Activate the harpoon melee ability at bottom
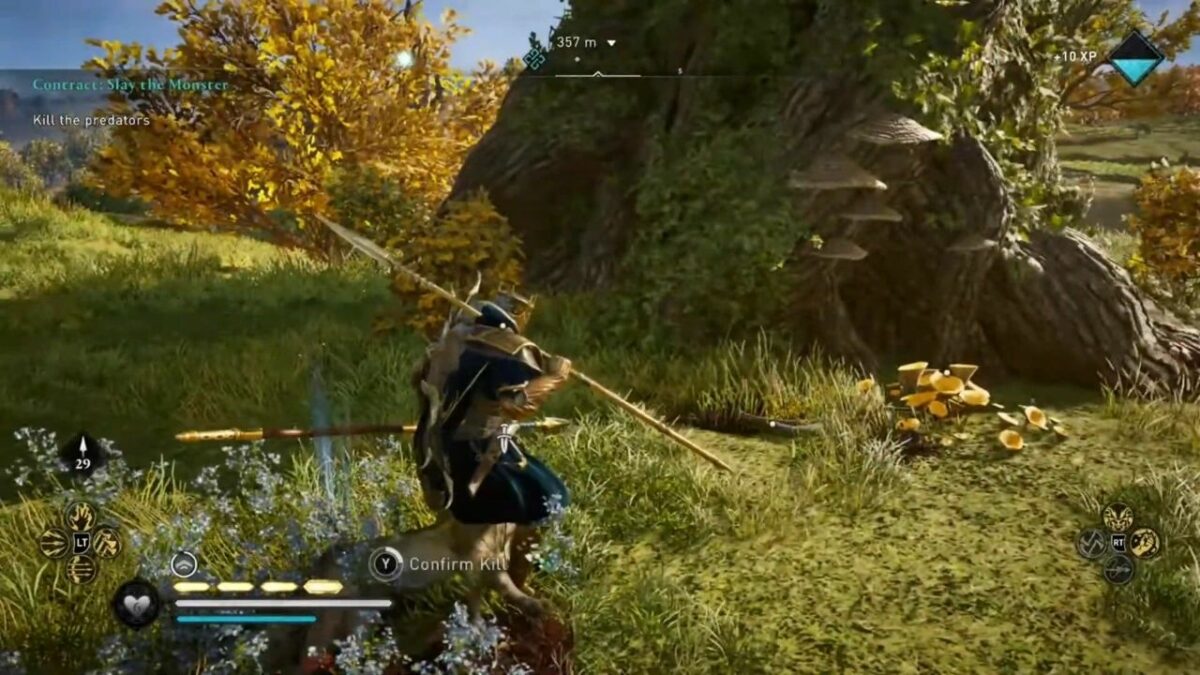 1118,569
